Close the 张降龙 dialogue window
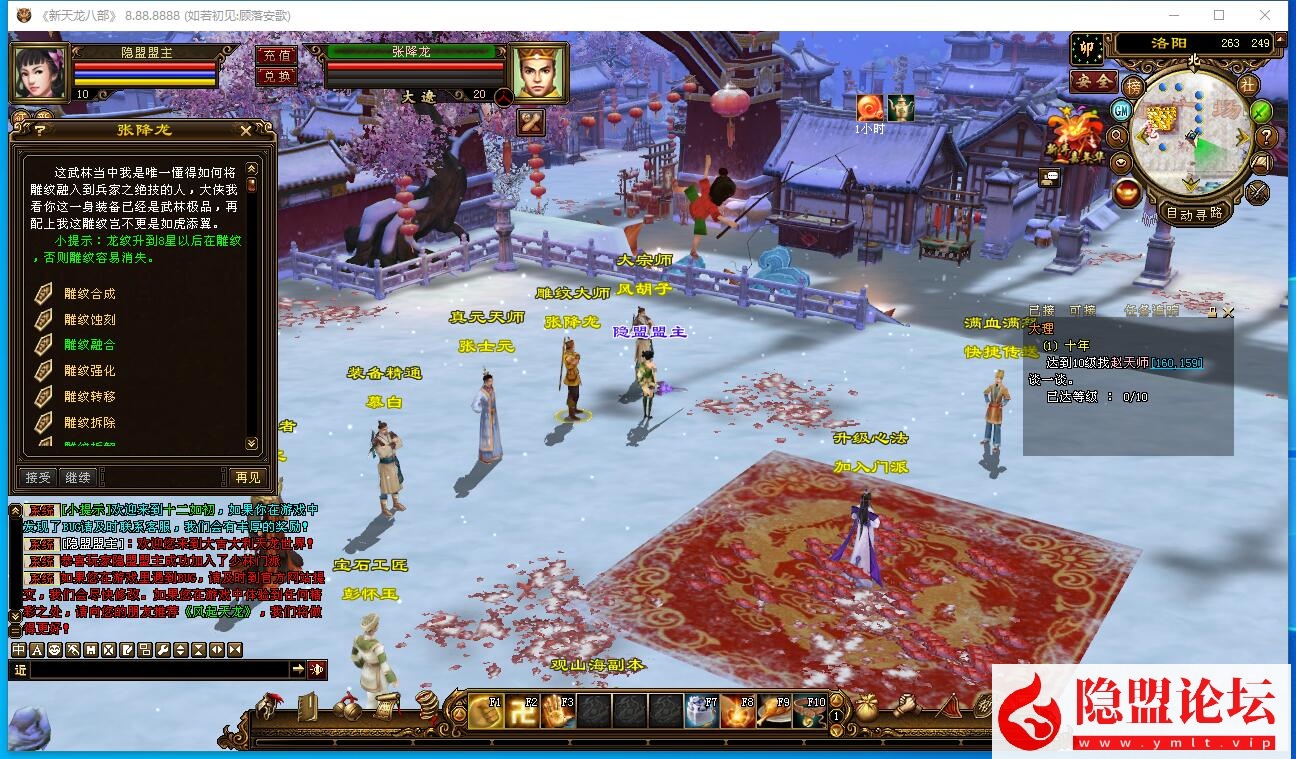The width and height of the screenshot is (1296, 759). point(246,130)
